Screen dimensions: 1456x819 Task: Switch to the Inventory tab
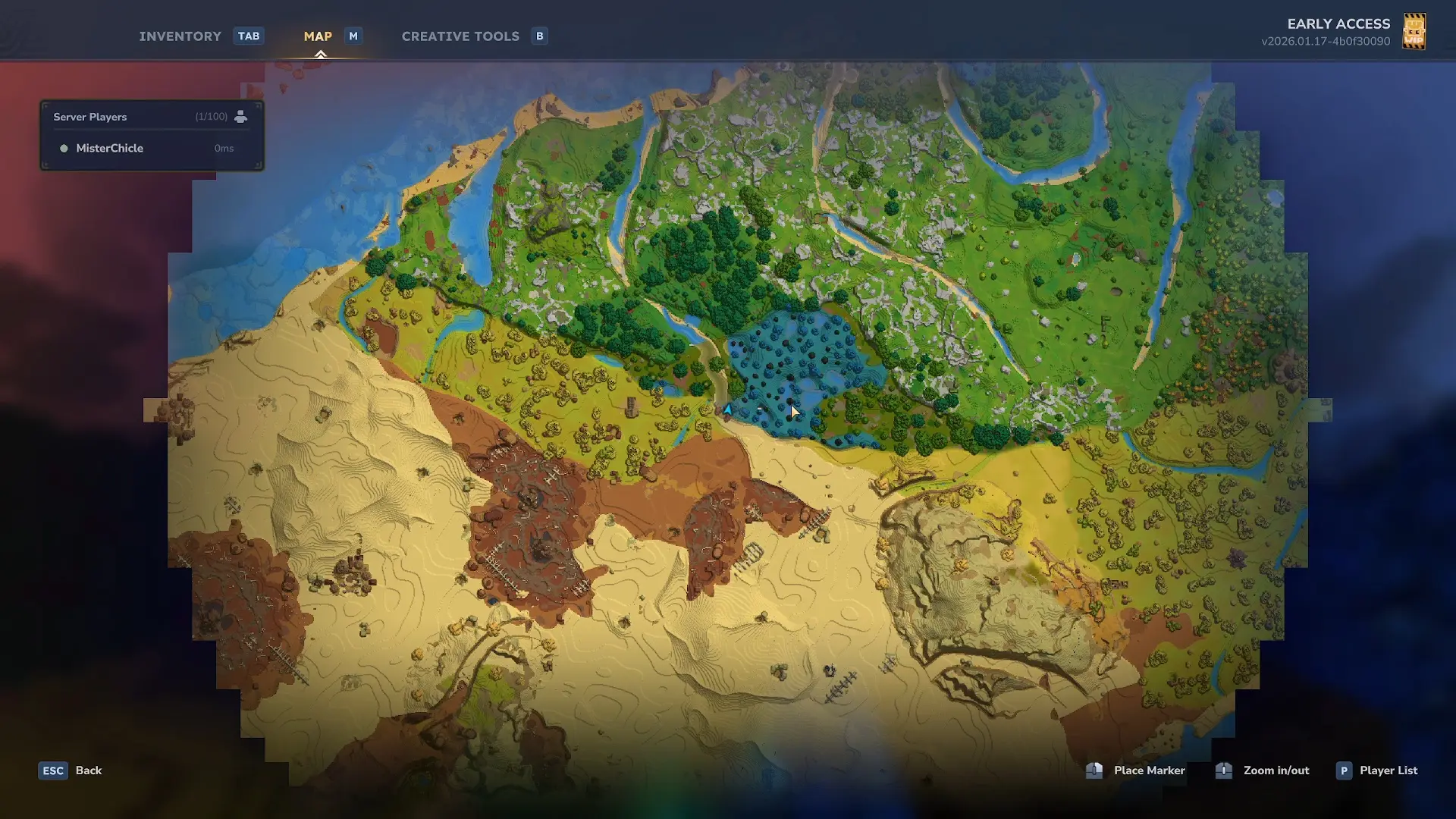pos(180,36)
